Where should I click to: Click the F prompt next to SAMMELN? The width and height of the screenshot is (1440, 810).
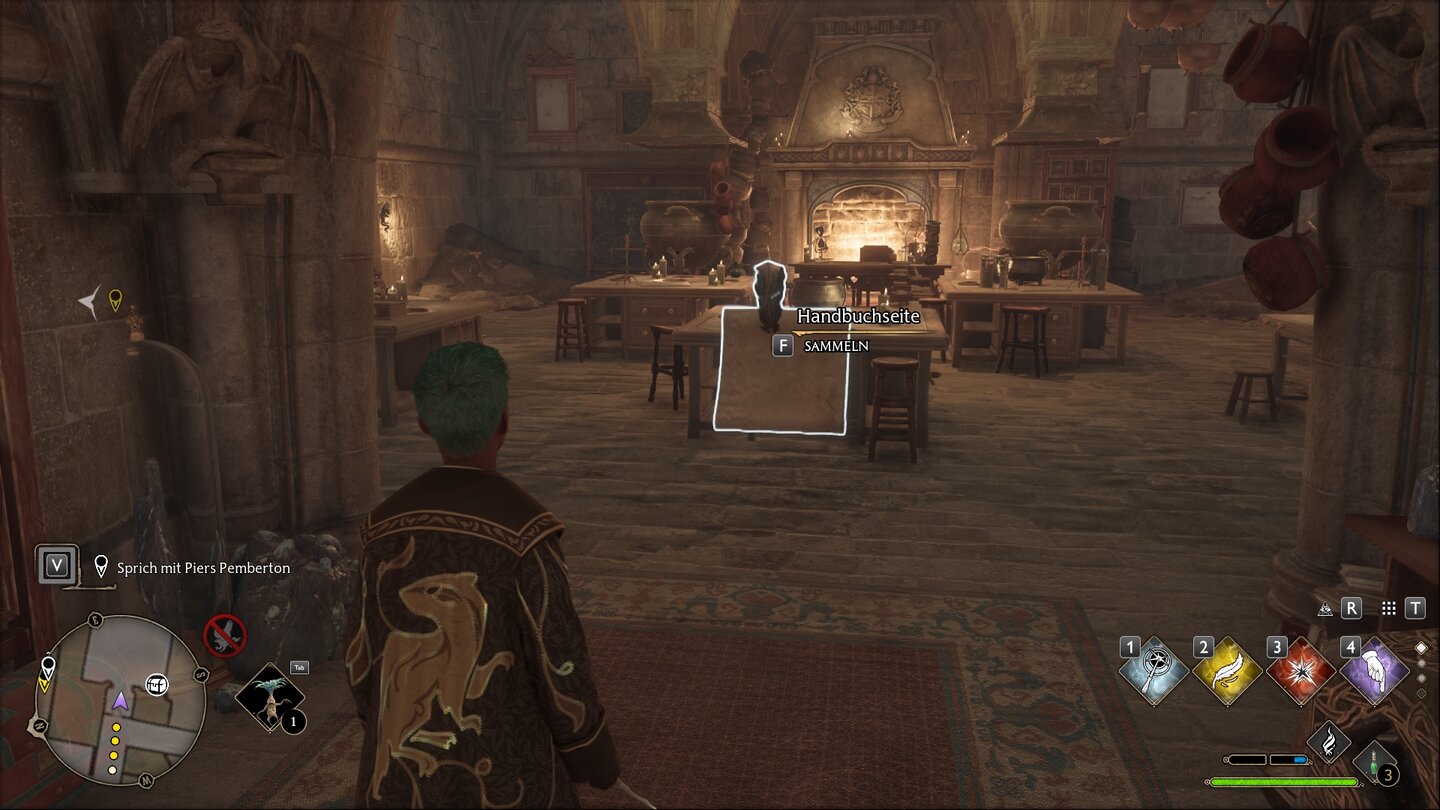[x=782, y=345]
